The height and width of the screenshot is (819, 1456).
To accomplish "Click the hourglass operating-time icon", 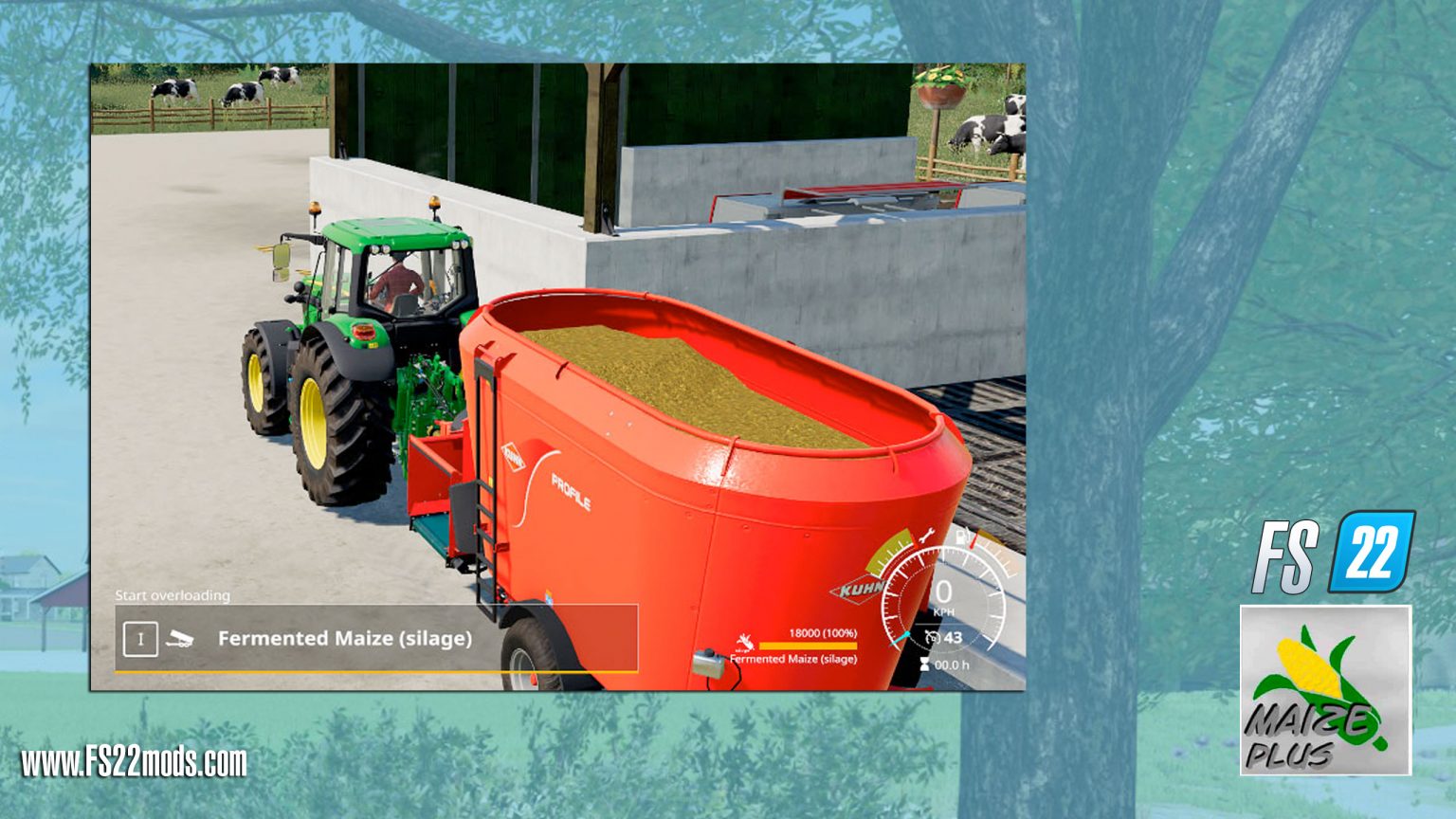I will tap(924, 664).
